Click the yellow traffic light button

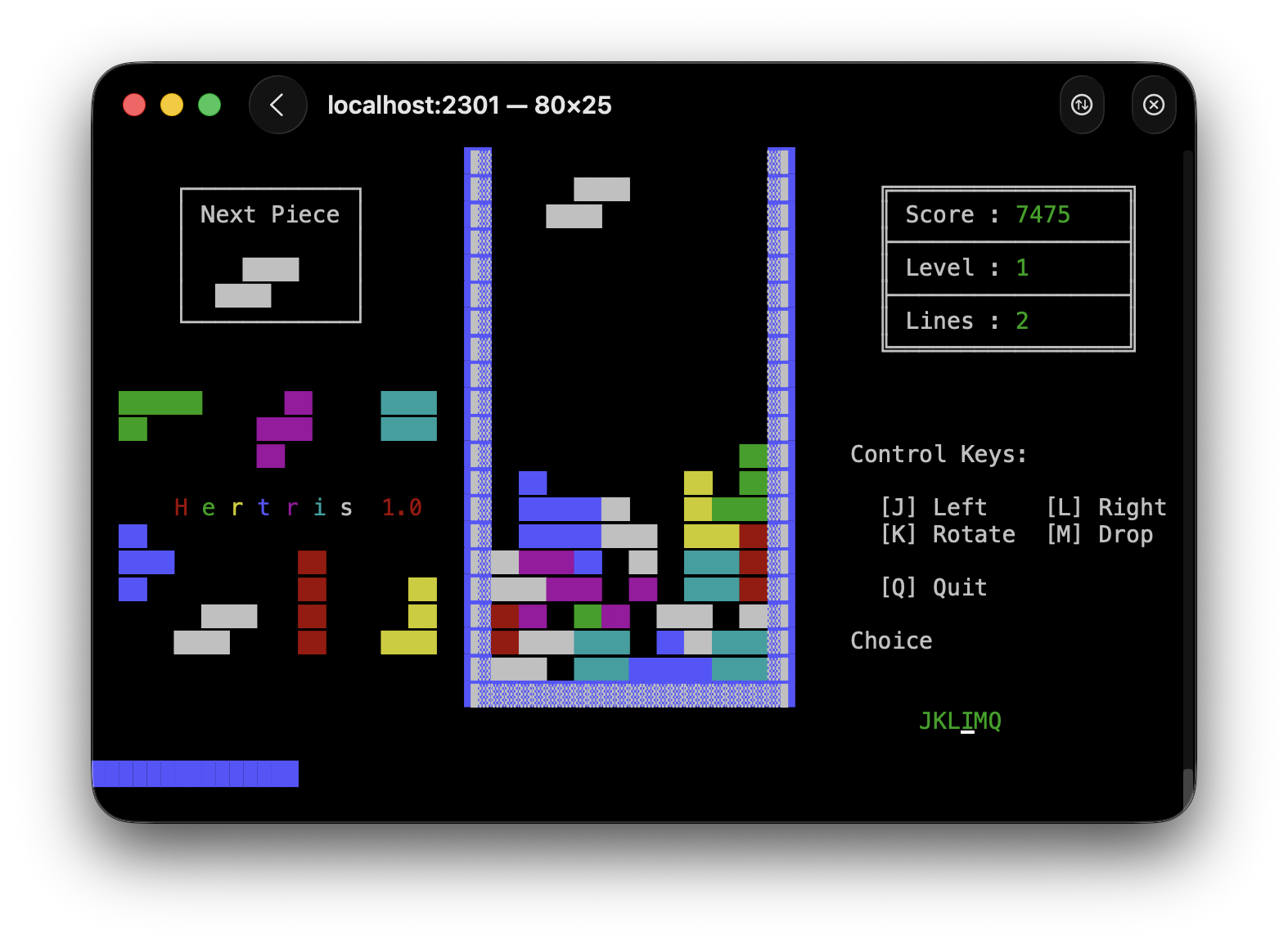tap(172, 105)
